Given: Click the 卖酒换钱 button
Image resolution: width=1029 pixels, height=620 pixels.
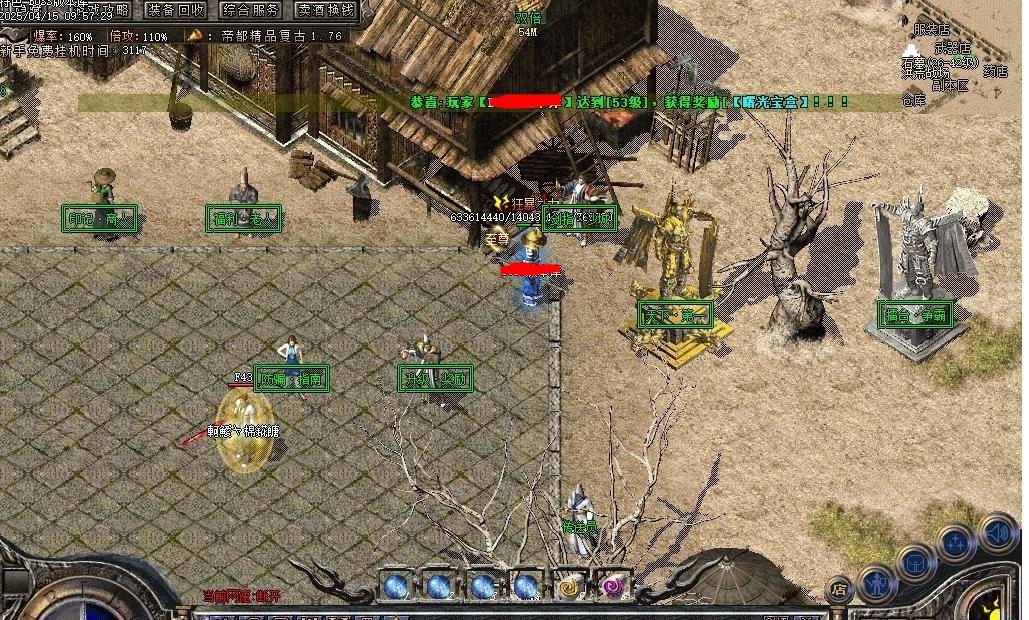Looking at the screenshot, I should point(326,10).
